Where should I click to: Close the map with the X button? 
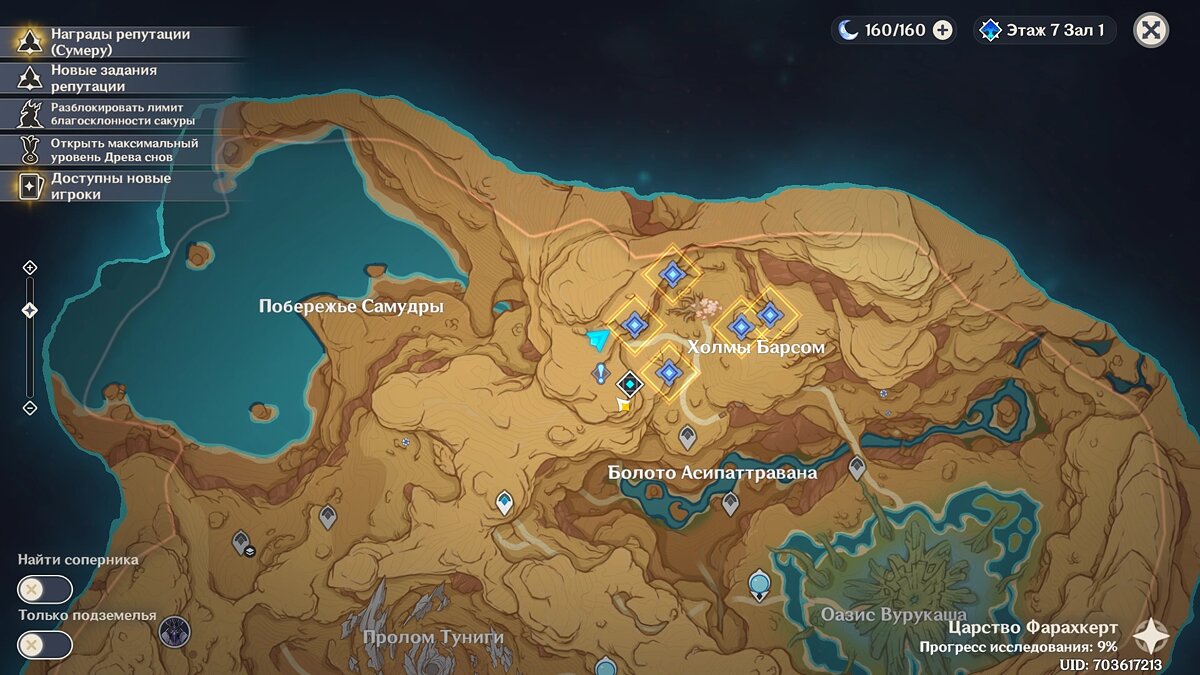tap(1151, 30)
